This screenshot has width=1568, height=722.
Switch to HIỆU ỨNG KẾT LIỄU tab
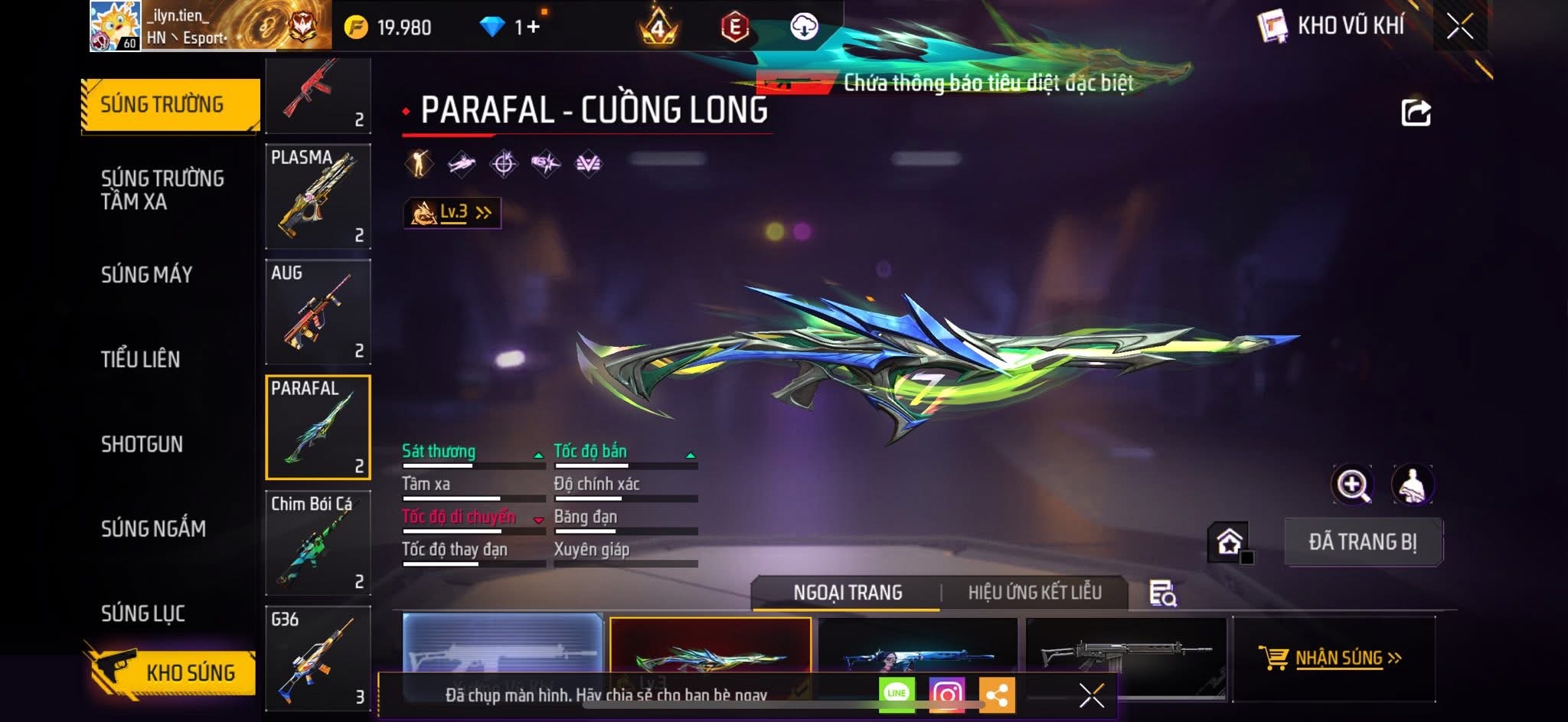[x=1034, y=593]
